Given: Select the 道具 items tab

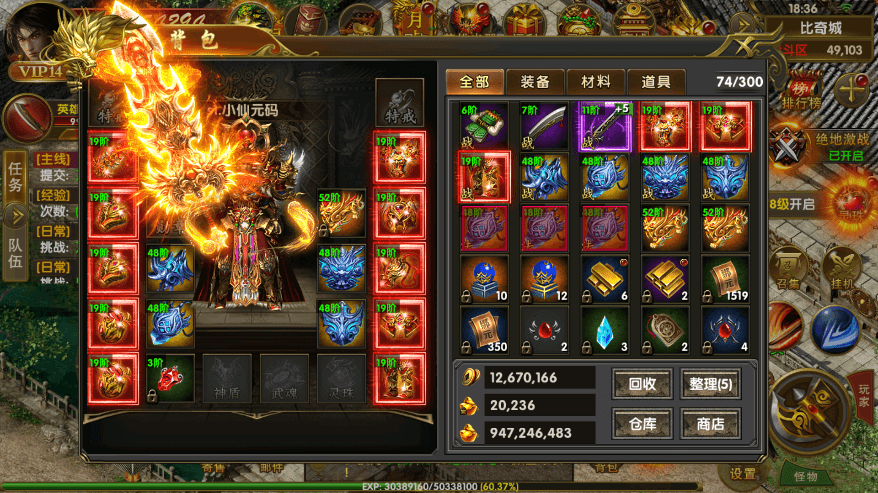Looking at the screenshot, I should 656,82.
